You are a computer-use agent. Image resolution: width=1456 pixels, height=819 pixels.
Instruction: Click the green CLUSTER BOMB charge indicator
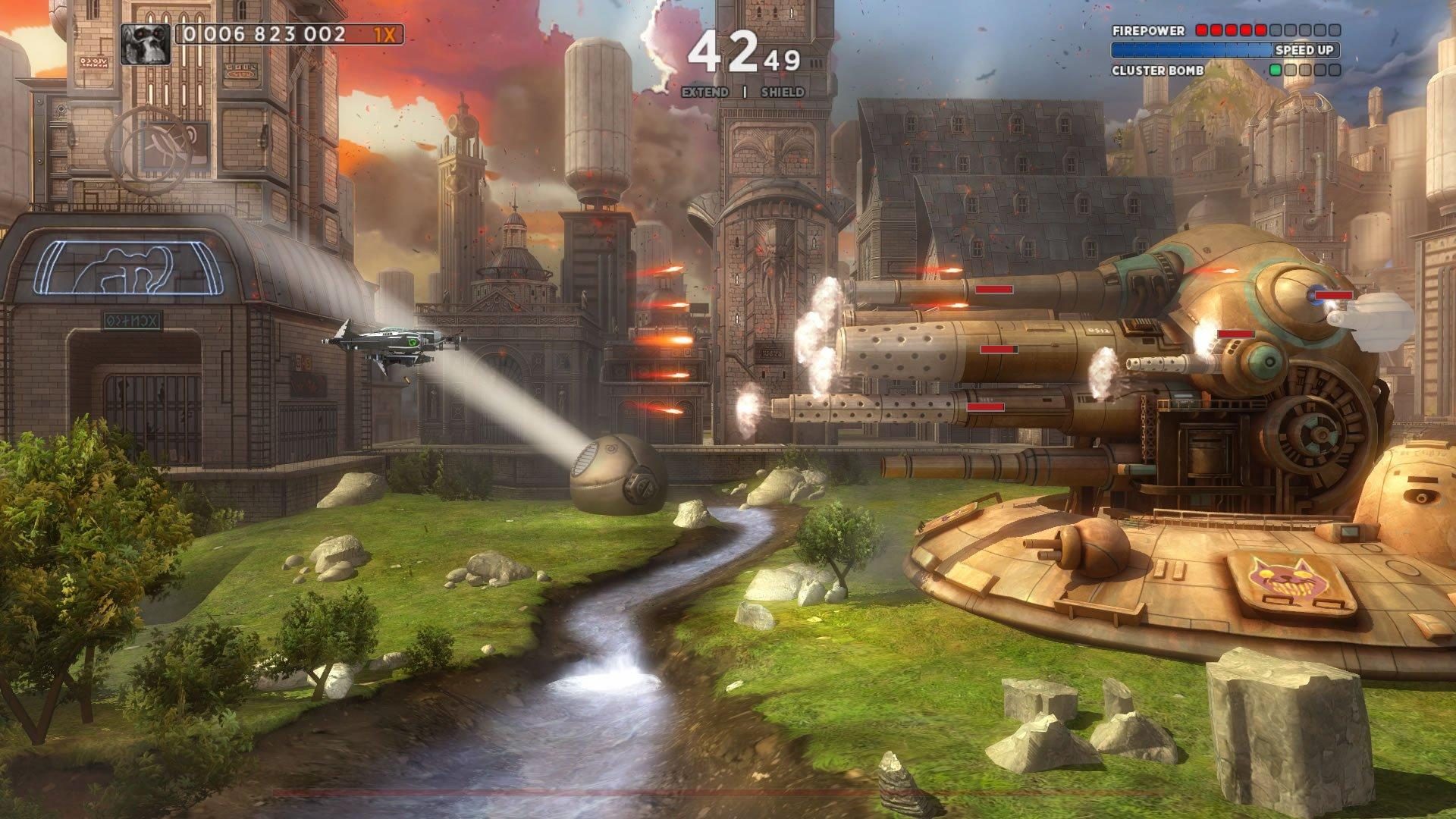coord(1277,70)
